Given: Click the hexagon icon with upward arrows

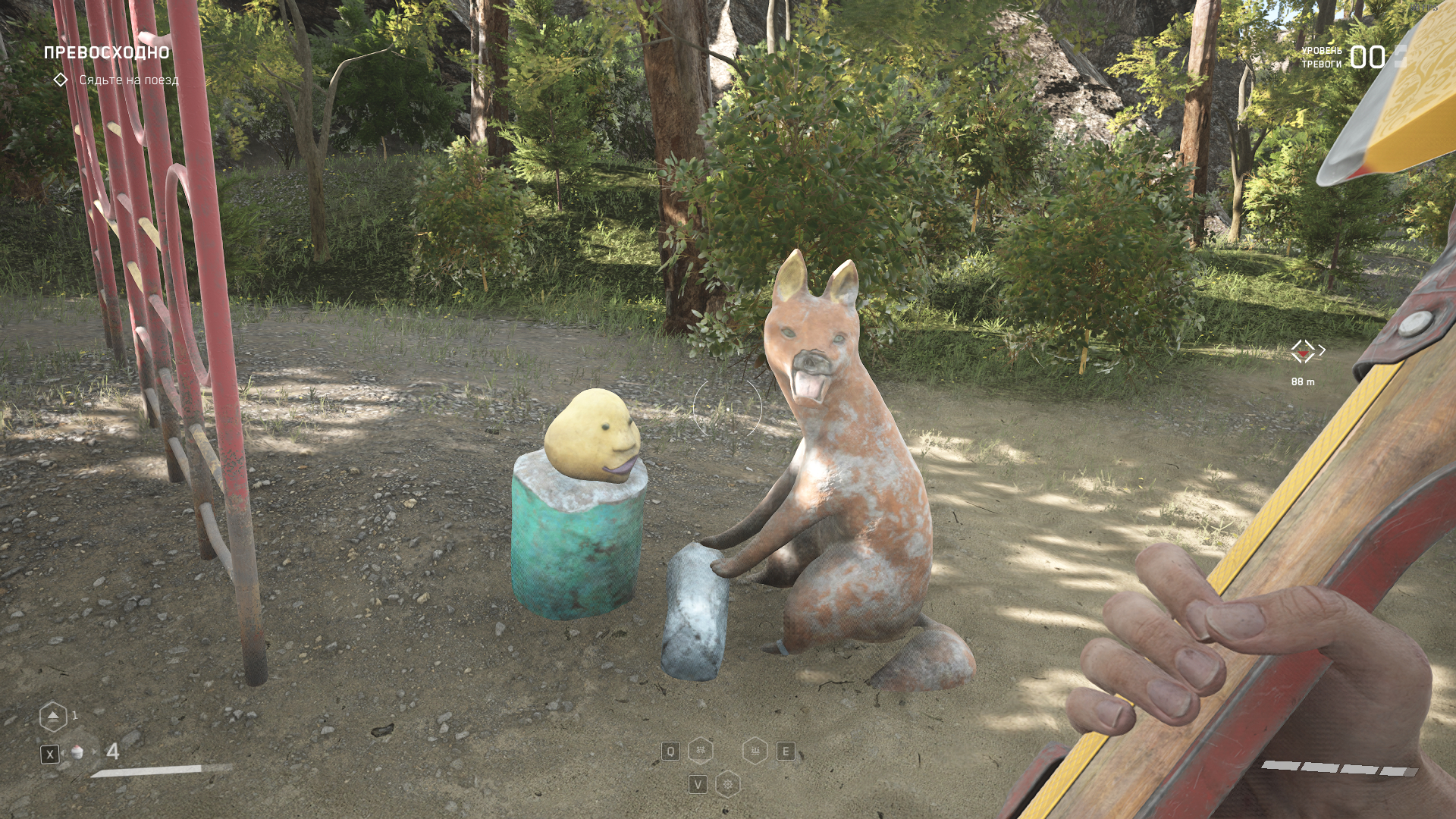Looking at the screenshot, I should click(x=52, y=717).
